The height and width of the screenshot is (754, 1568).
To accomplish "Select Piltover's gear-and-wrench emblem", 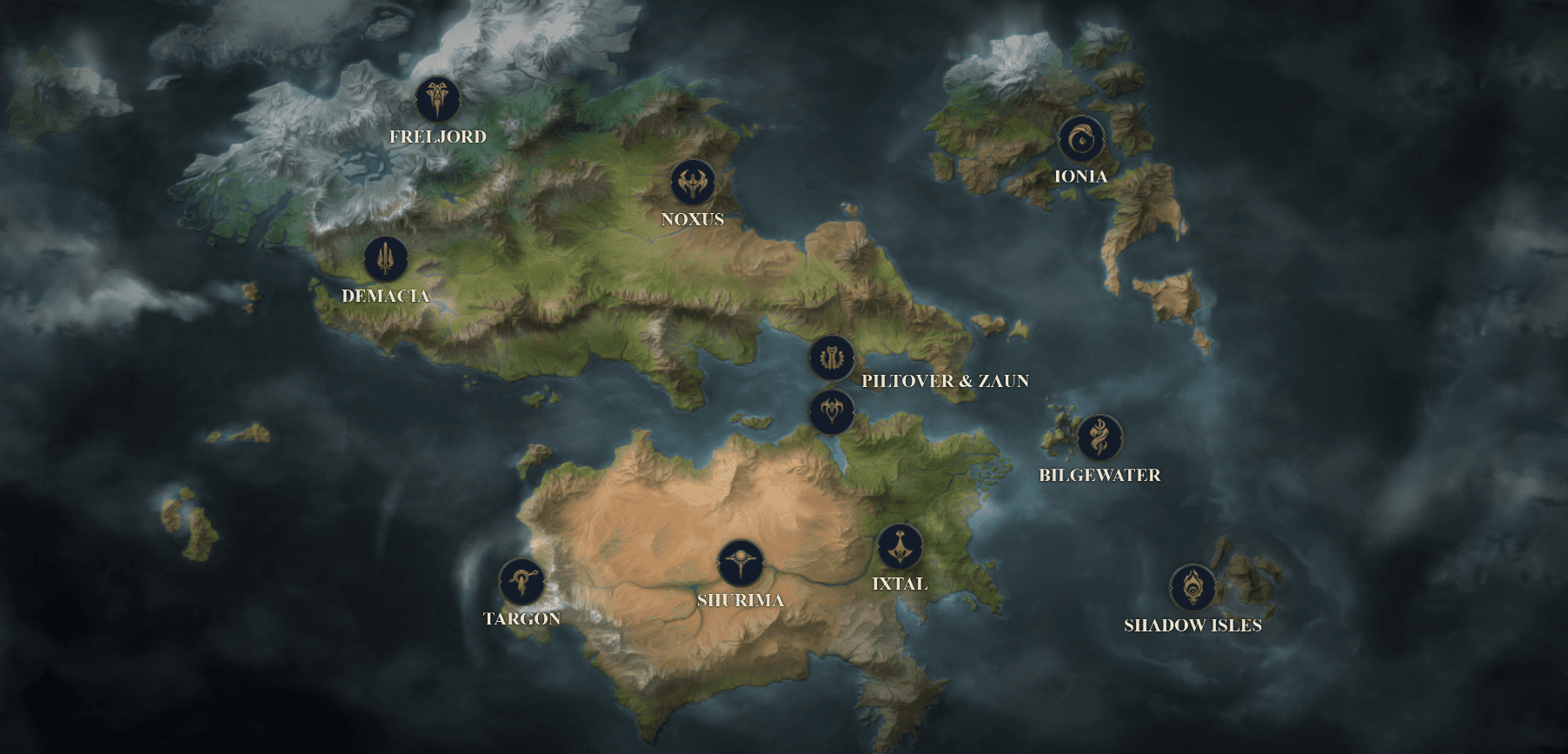I will click(832, 358).
